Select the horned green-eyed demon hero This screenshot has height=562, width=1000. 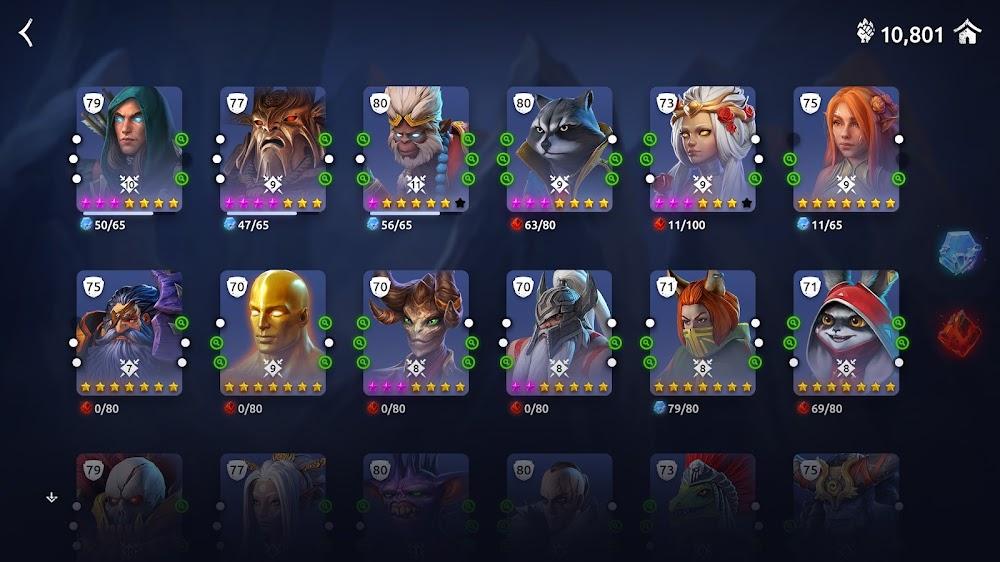pos(416,331)
